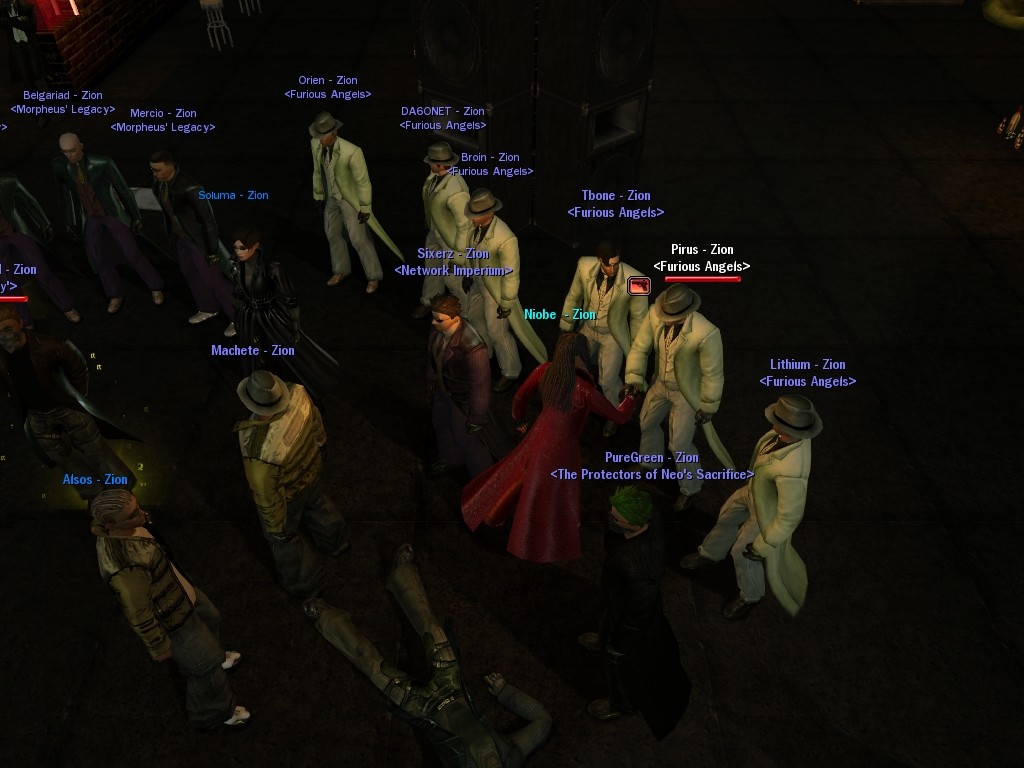Click the Belgariad - Zion nameplate
This screenshot has width=1024, height=768.
(x=63, y=96)
